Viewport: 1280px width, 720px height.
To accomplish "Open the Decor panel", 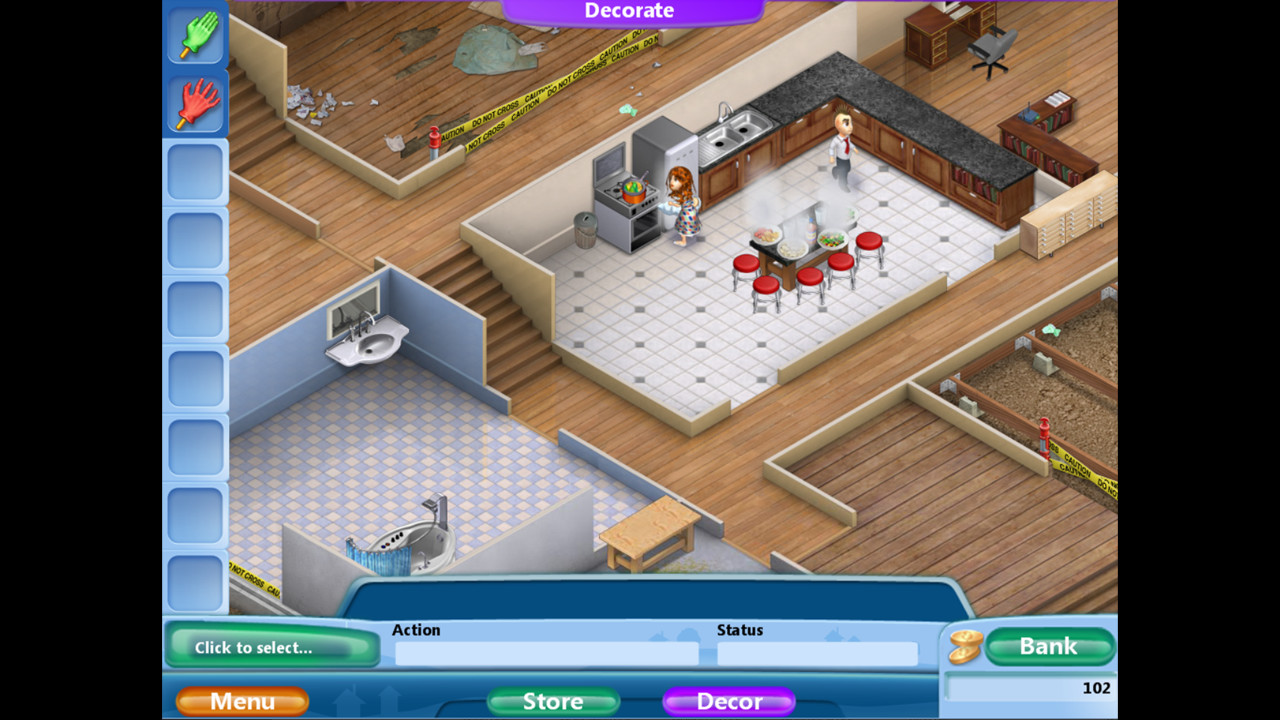I will pyautogui.click(x=729, y=701).
